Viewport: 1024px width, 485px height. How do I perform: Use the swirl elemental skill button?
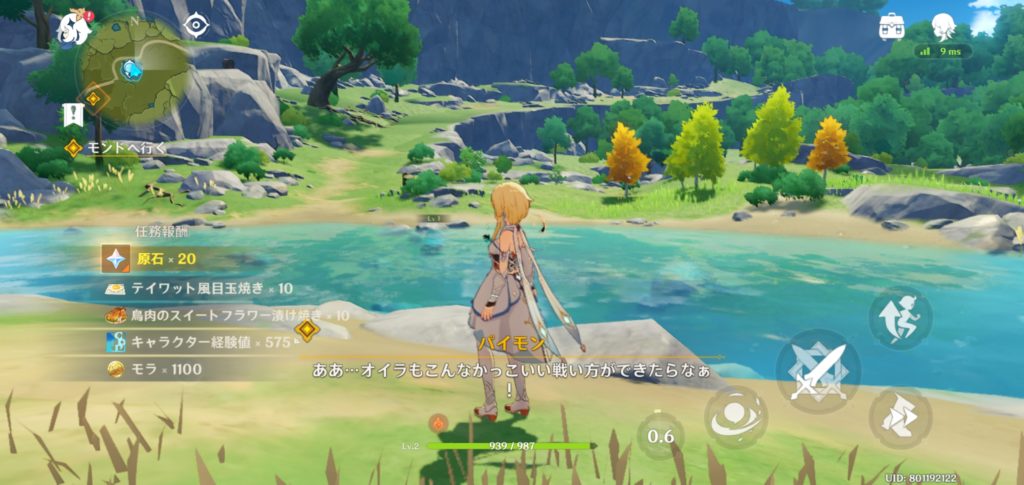736,417
